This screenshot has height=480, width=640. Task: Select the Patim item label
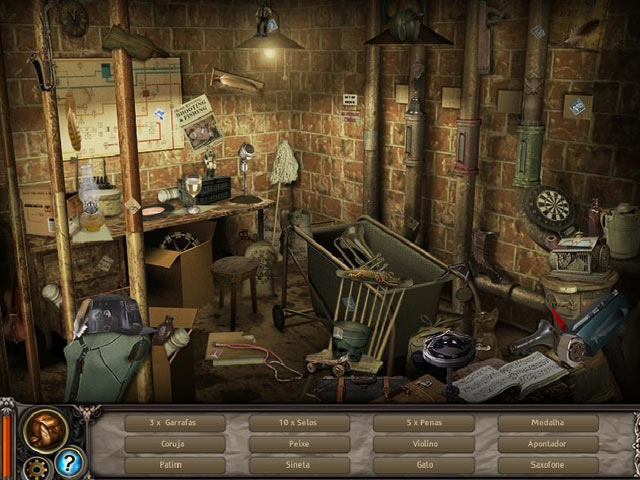(x=175, y=465)
